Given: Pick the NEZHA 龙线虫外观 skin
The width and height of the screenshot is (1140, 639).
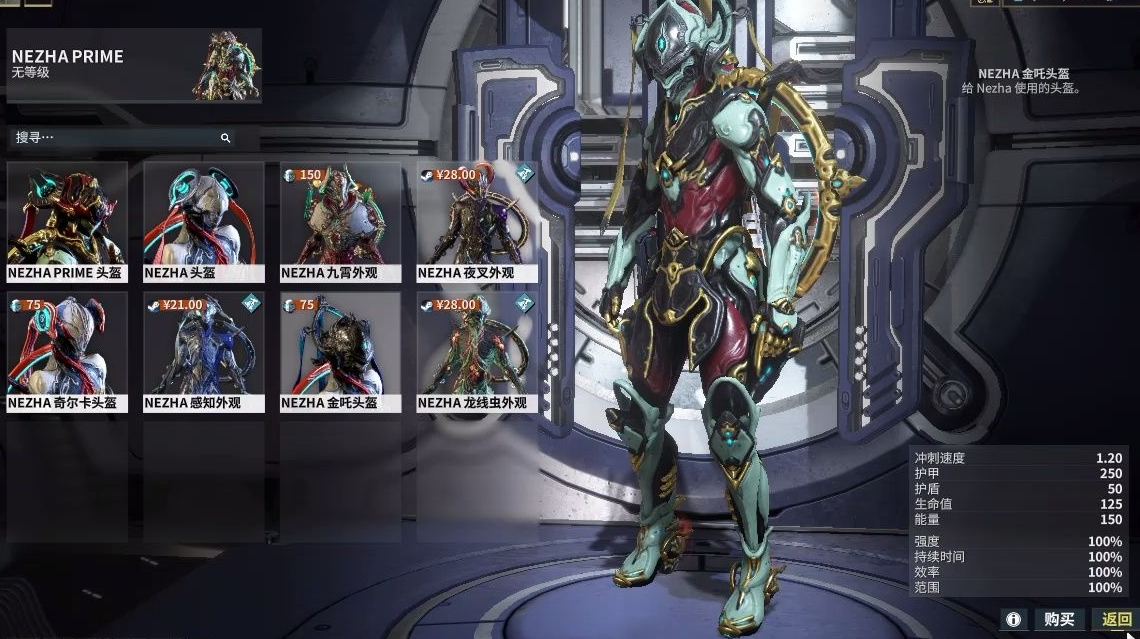Looking at the screenshot, I should [477, 352].
